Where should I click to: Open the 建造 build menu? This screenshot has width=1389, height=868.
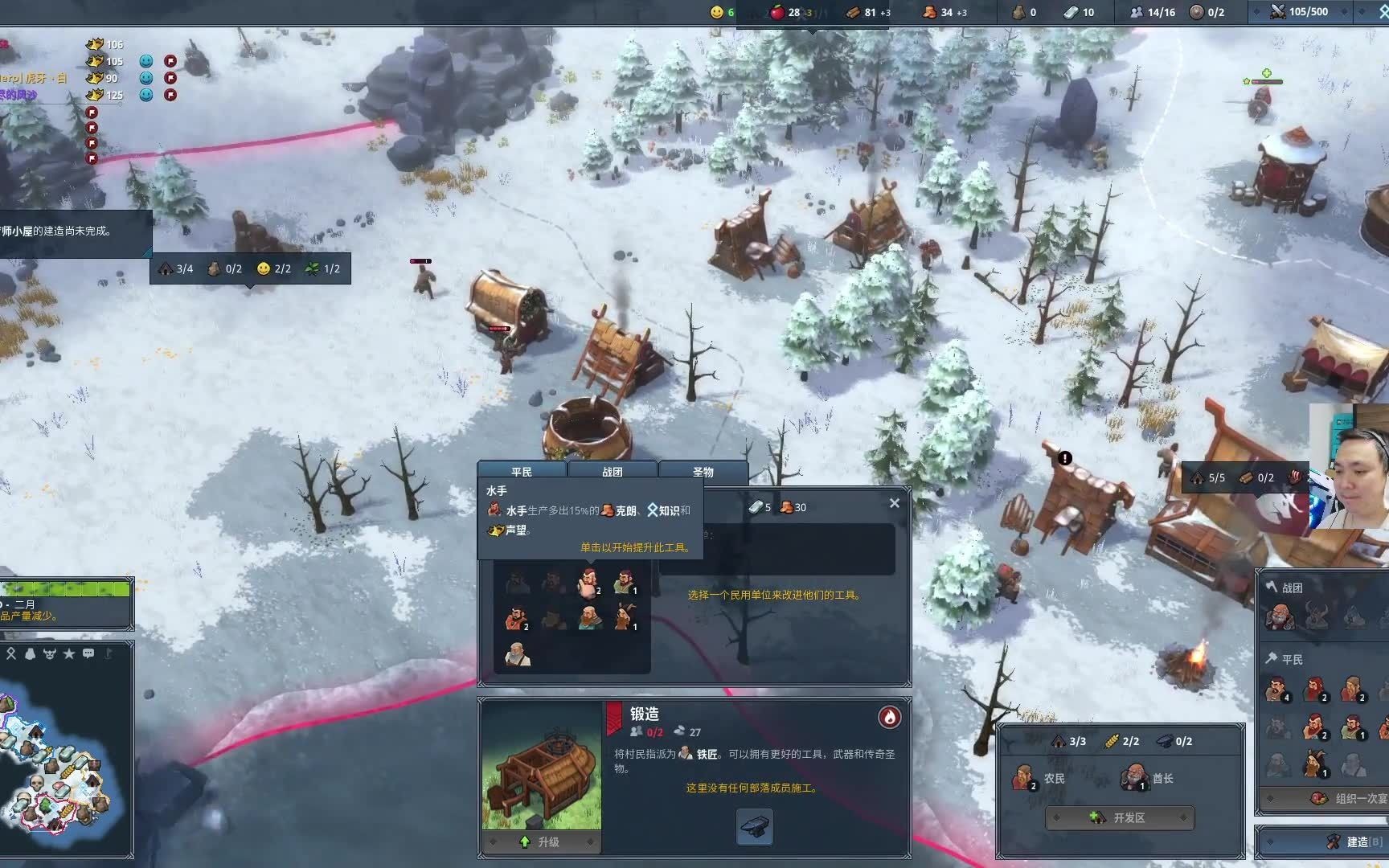tap(1358, 841)
